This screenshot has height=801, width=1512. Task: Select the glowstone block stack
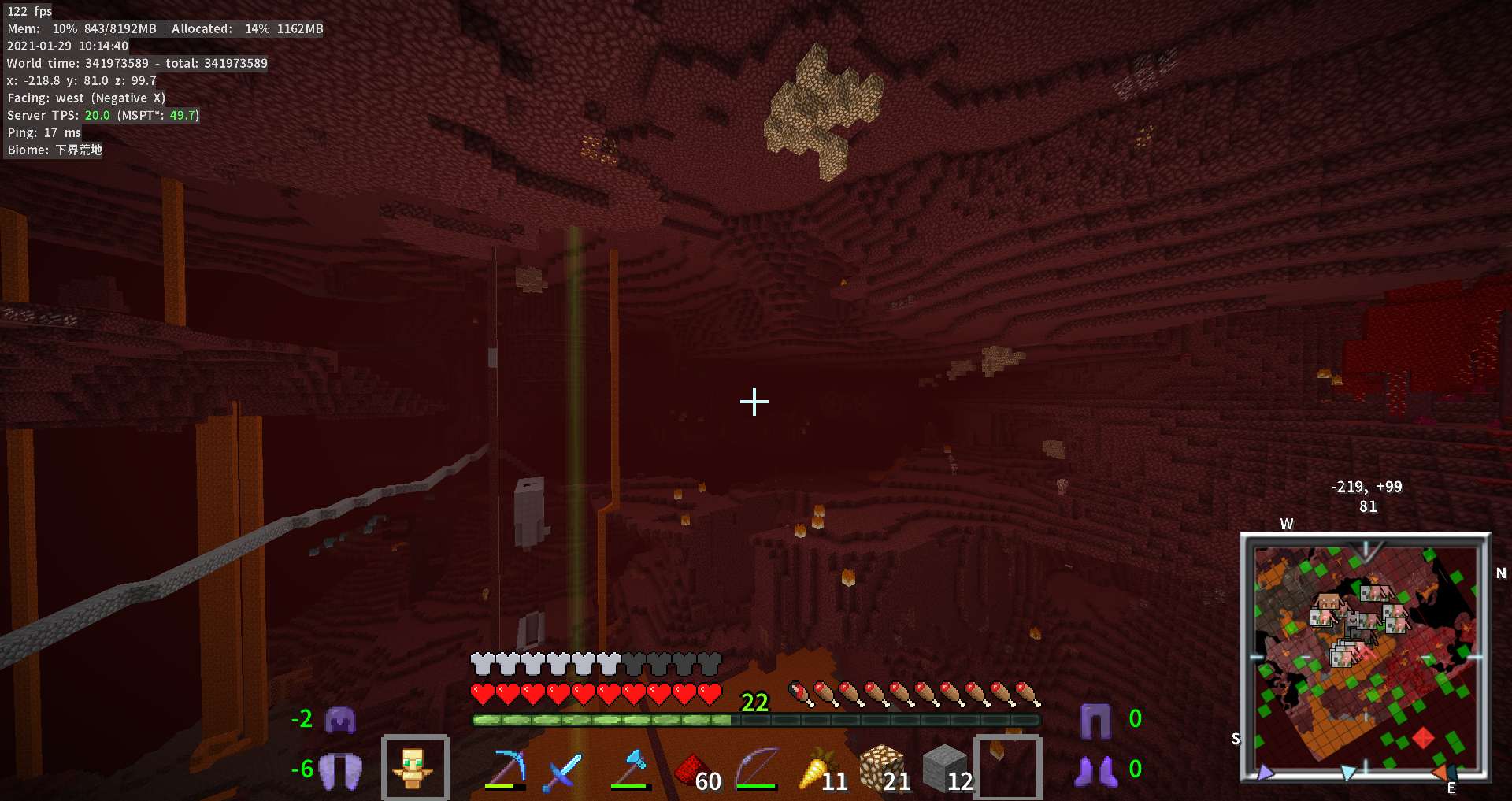tap(881, 769)
